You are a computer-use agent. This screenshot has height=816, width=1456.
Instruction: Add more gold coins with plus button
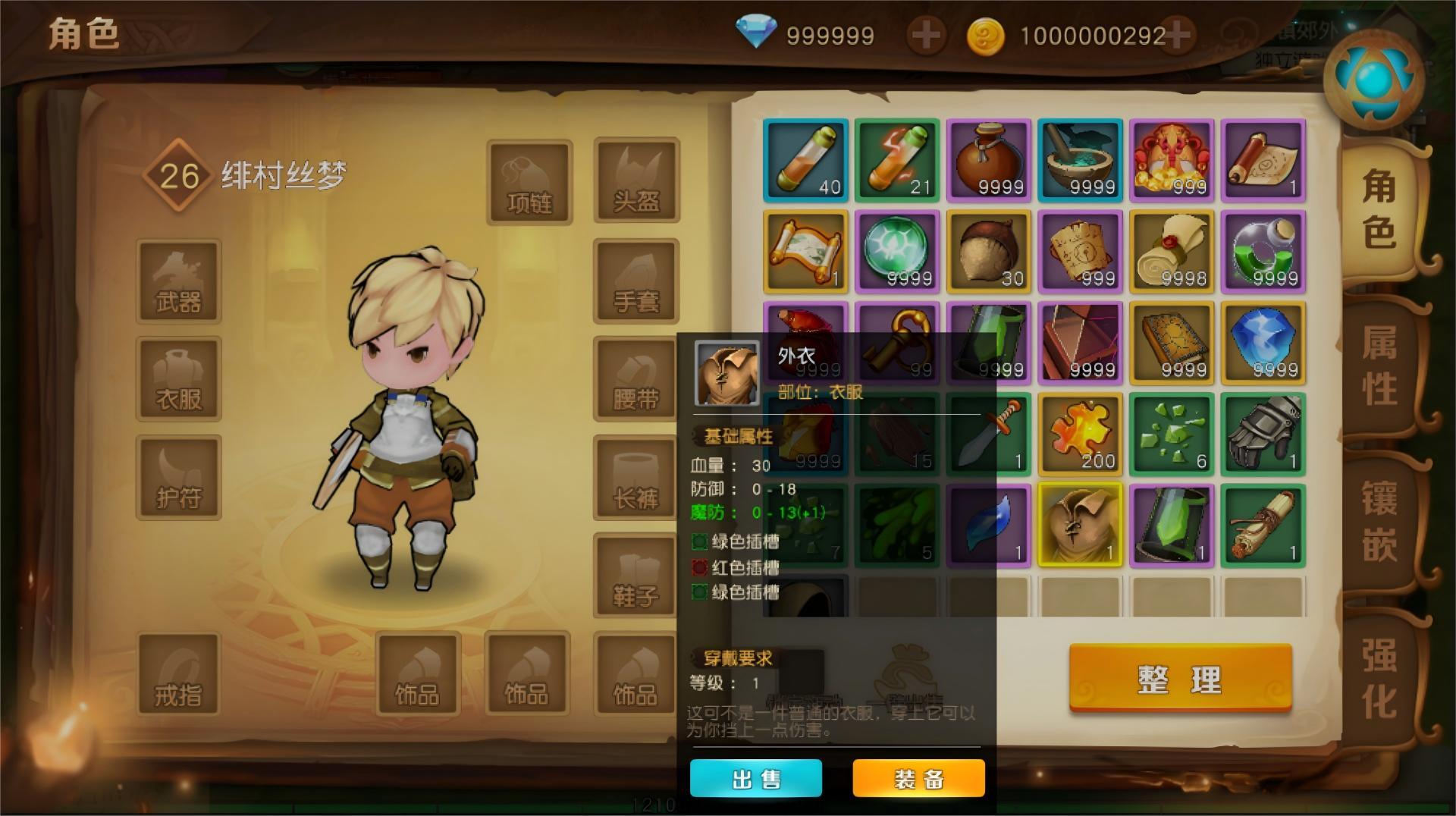(x=1176, y=34)
